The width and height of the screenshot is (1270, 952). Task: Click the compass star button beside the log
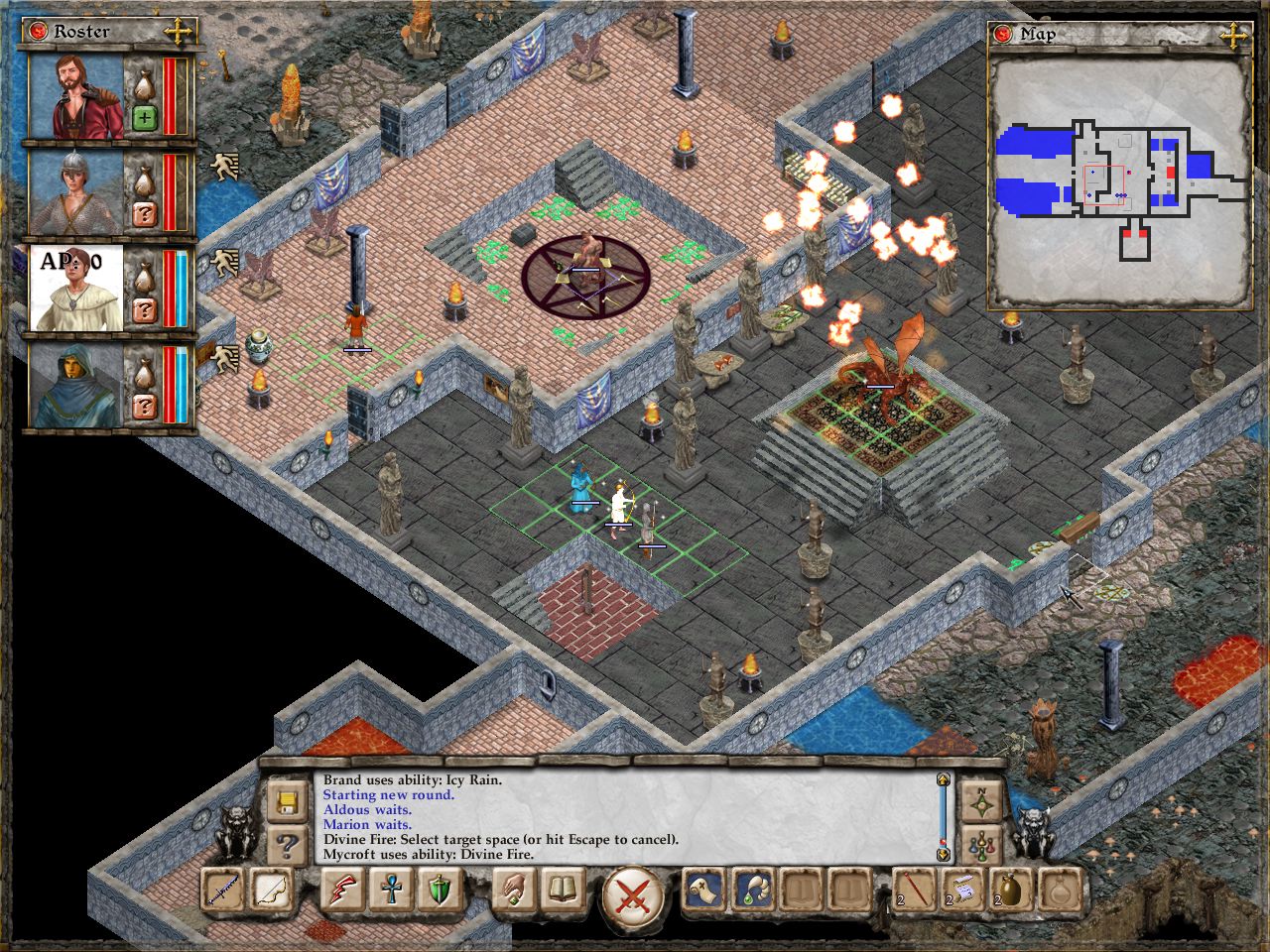click(x=982, y=801)
